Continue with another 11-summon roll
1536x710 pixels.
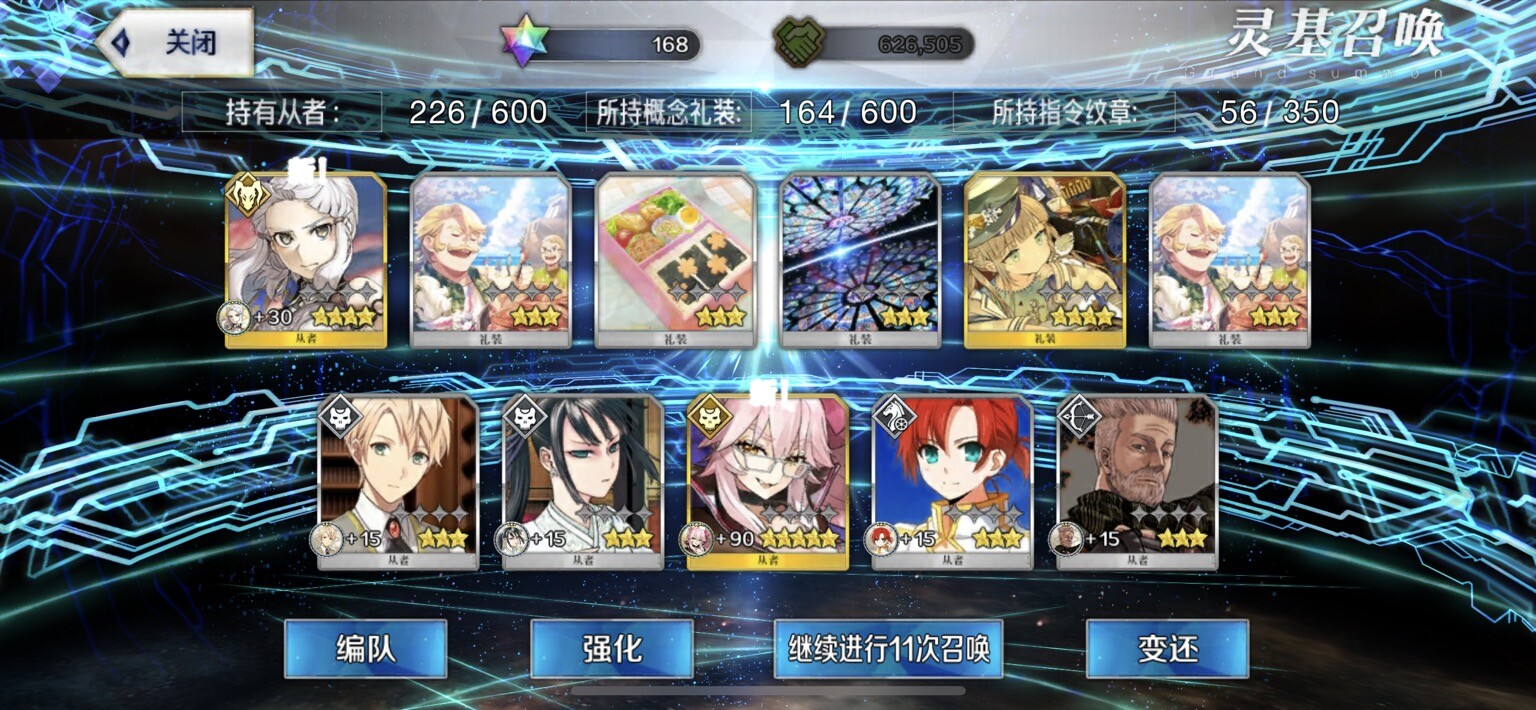point(888,648)
